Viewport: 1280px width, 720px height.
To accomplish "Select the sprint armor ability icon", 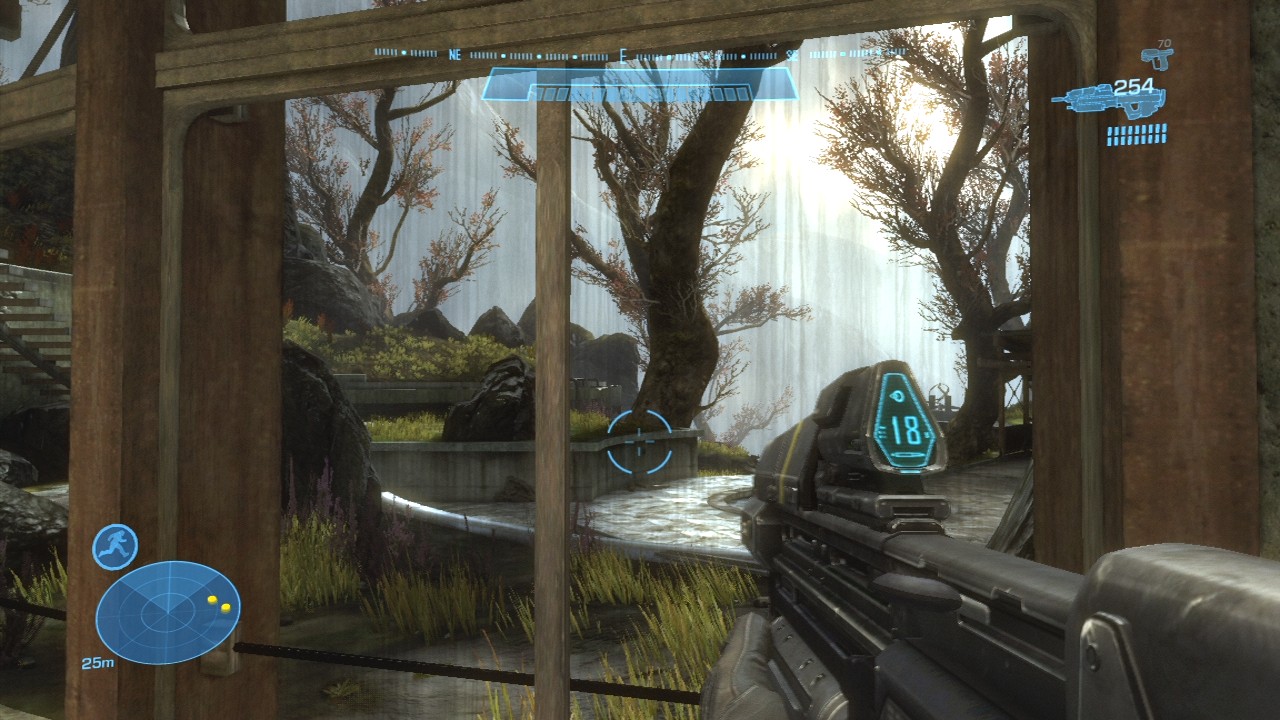I will click(x=115, y=547).
